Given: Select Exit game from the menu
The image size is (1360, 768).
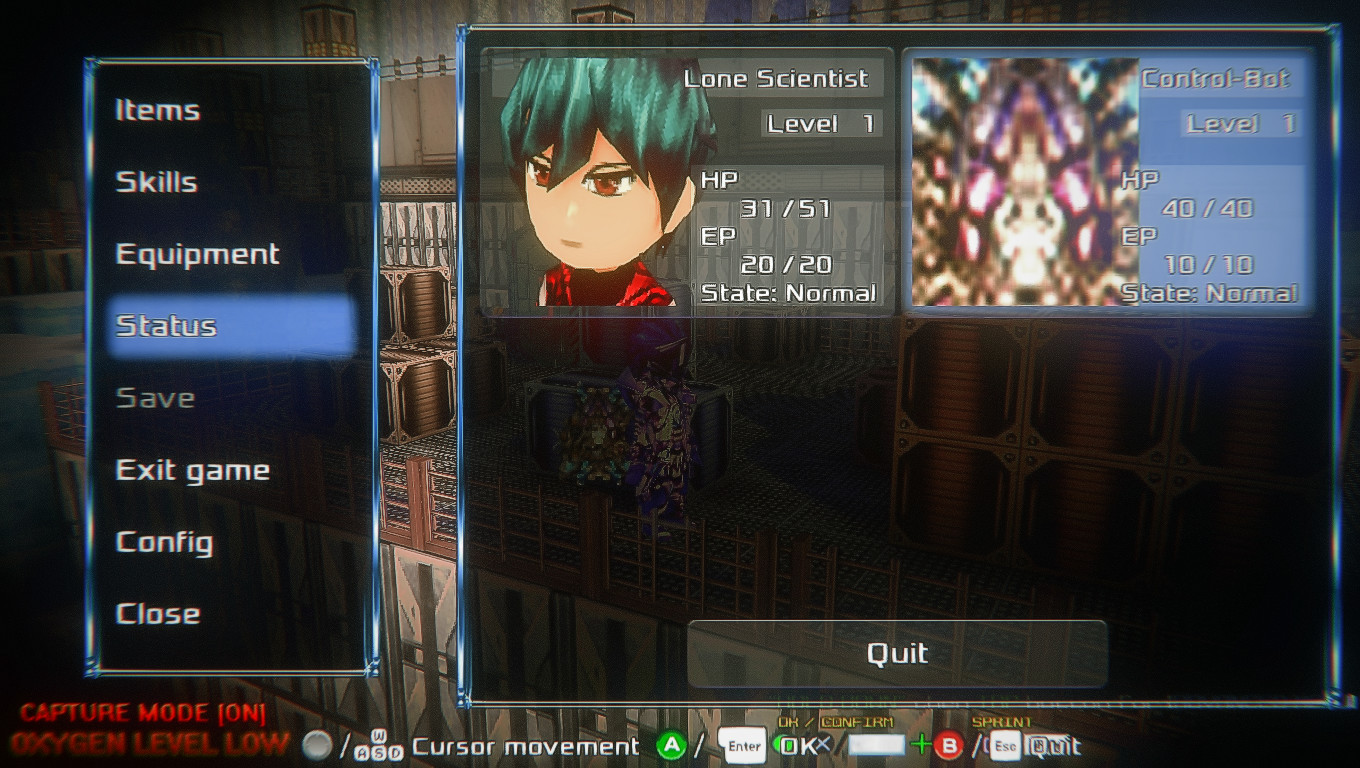Looking at the screenshot, I should 193,470.
